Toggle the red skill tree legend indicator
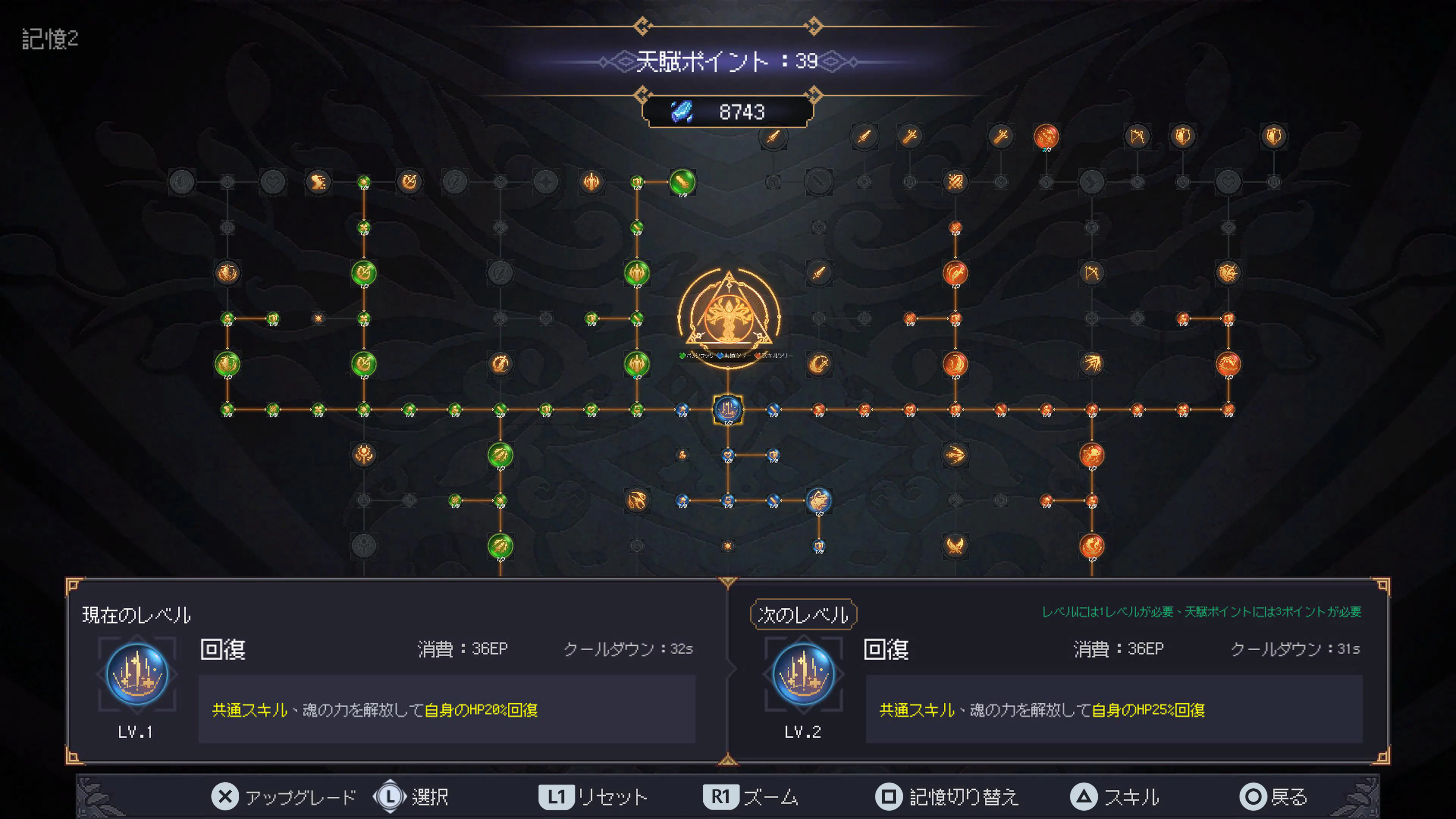 point(758,356)
